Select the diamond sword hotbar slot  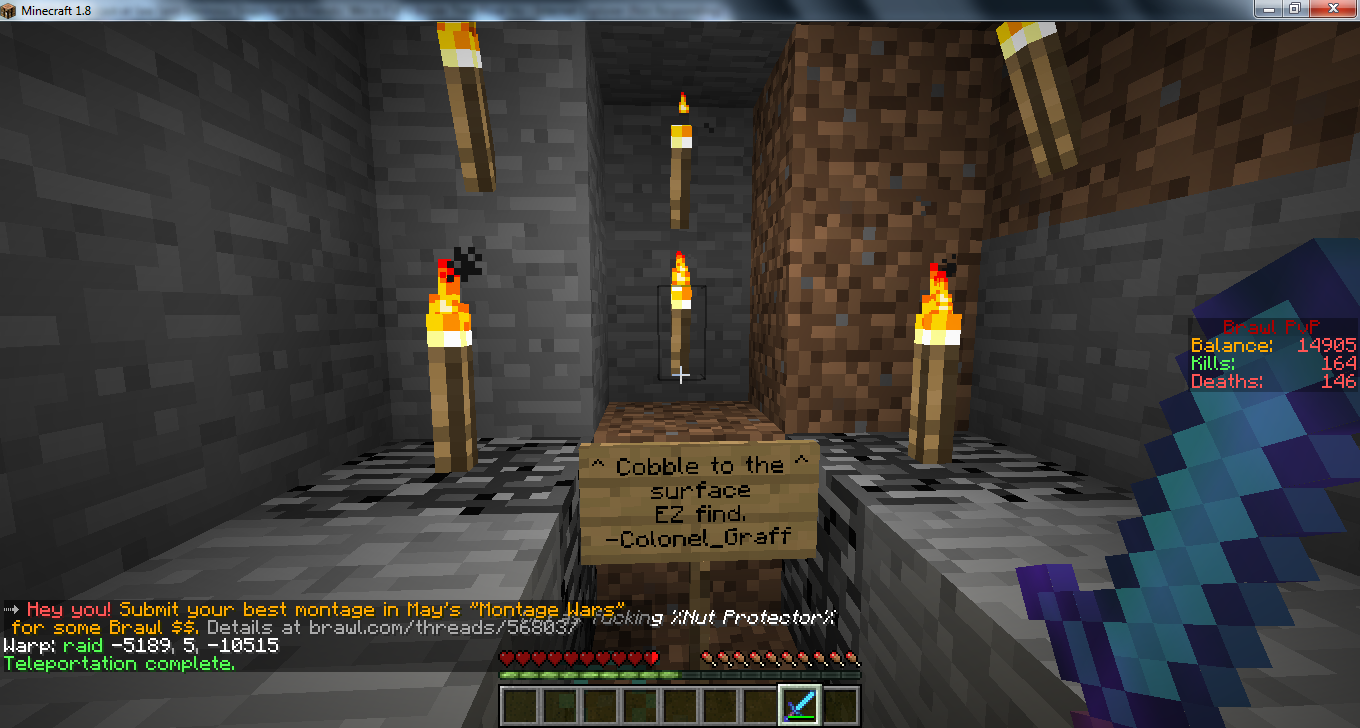800,706
